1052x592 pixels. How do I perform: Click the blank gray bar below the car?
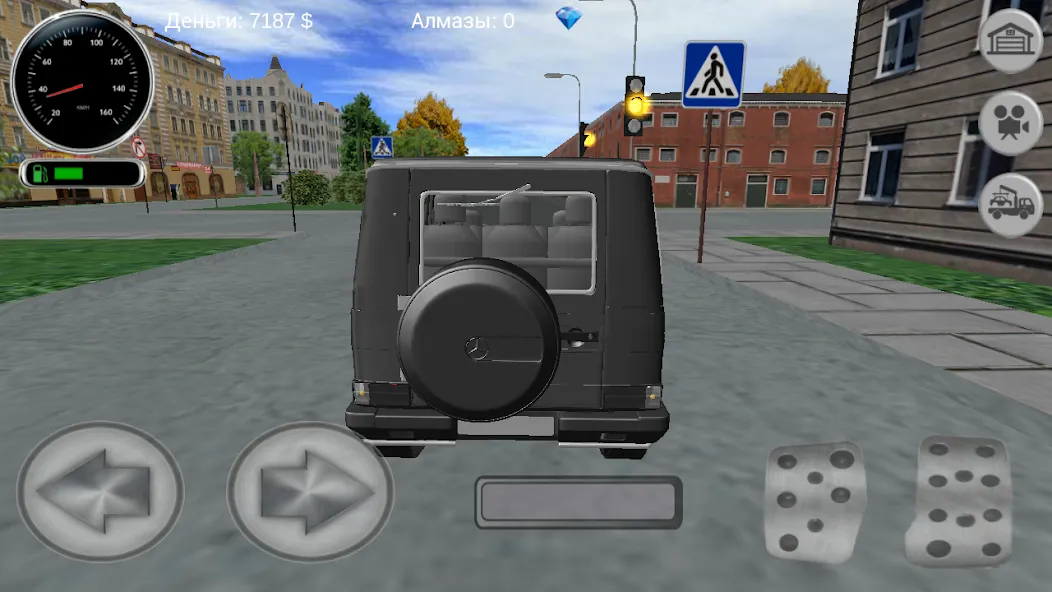click(x=578, y=502)
